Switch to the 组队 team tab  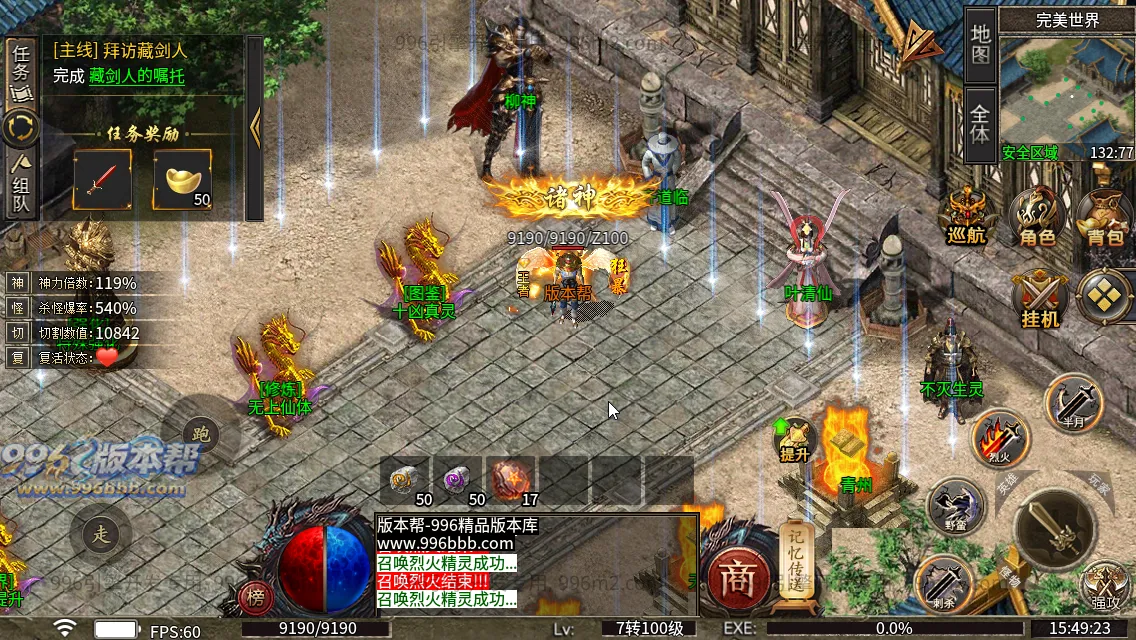pyautogui.click(x=21, y=188)
